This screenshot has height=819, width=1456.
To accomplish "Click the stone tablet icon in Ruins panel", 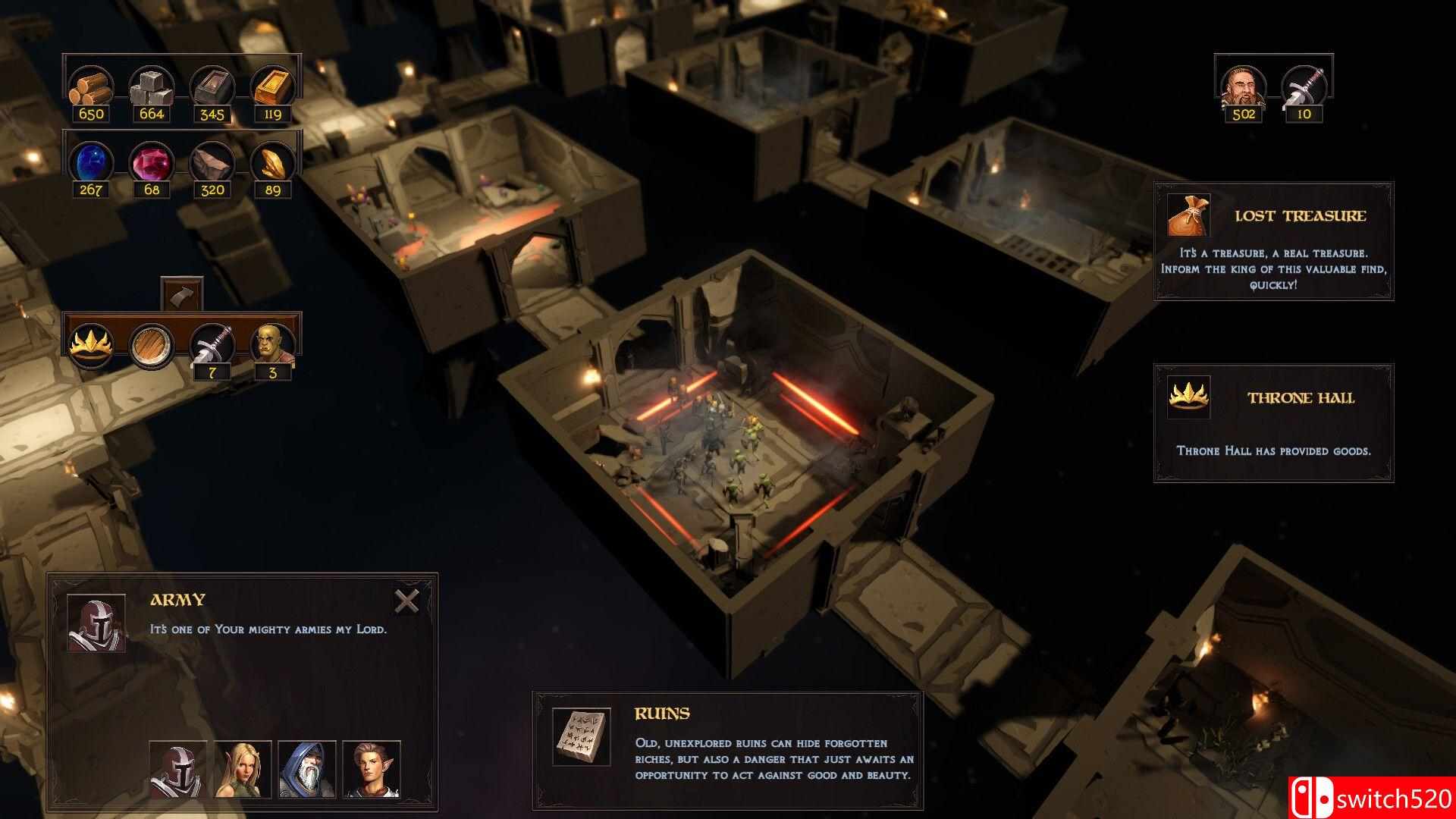I will [x=582, y=736].
